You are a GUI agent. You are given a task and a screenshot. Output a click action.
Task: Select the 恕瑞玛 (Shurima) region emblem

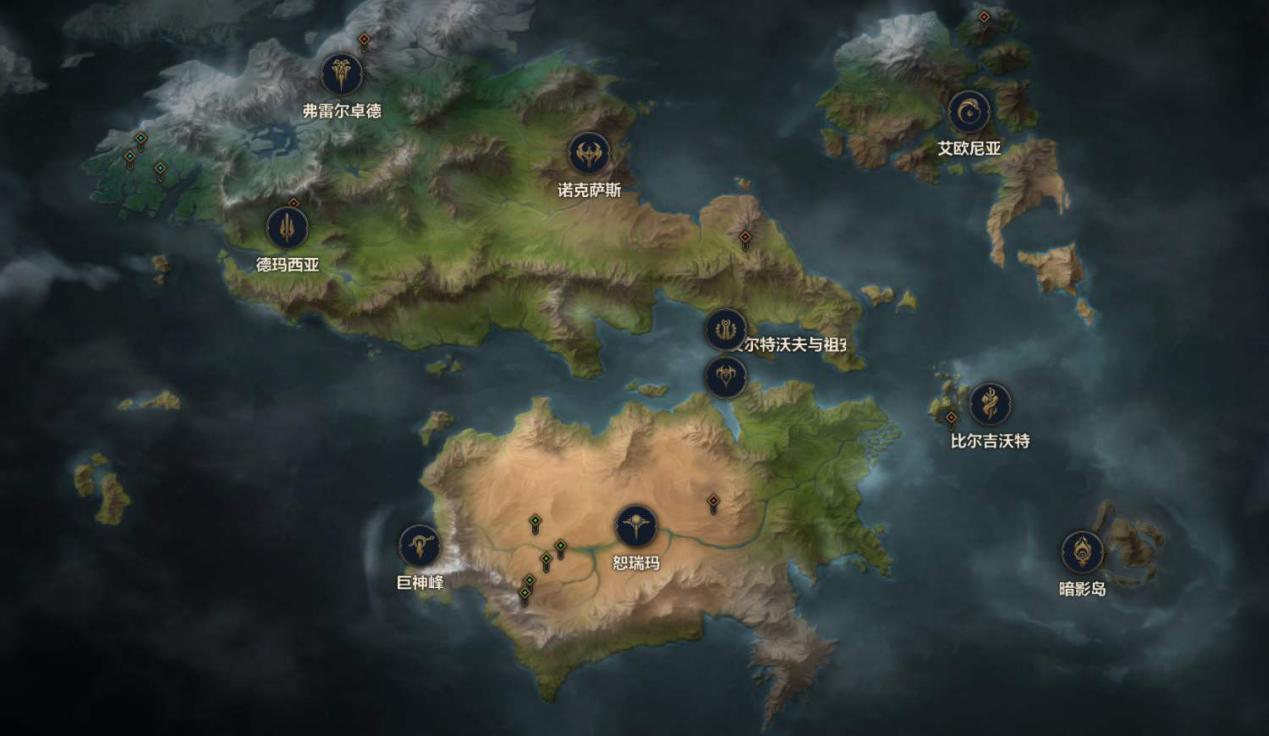pos(636,526)
